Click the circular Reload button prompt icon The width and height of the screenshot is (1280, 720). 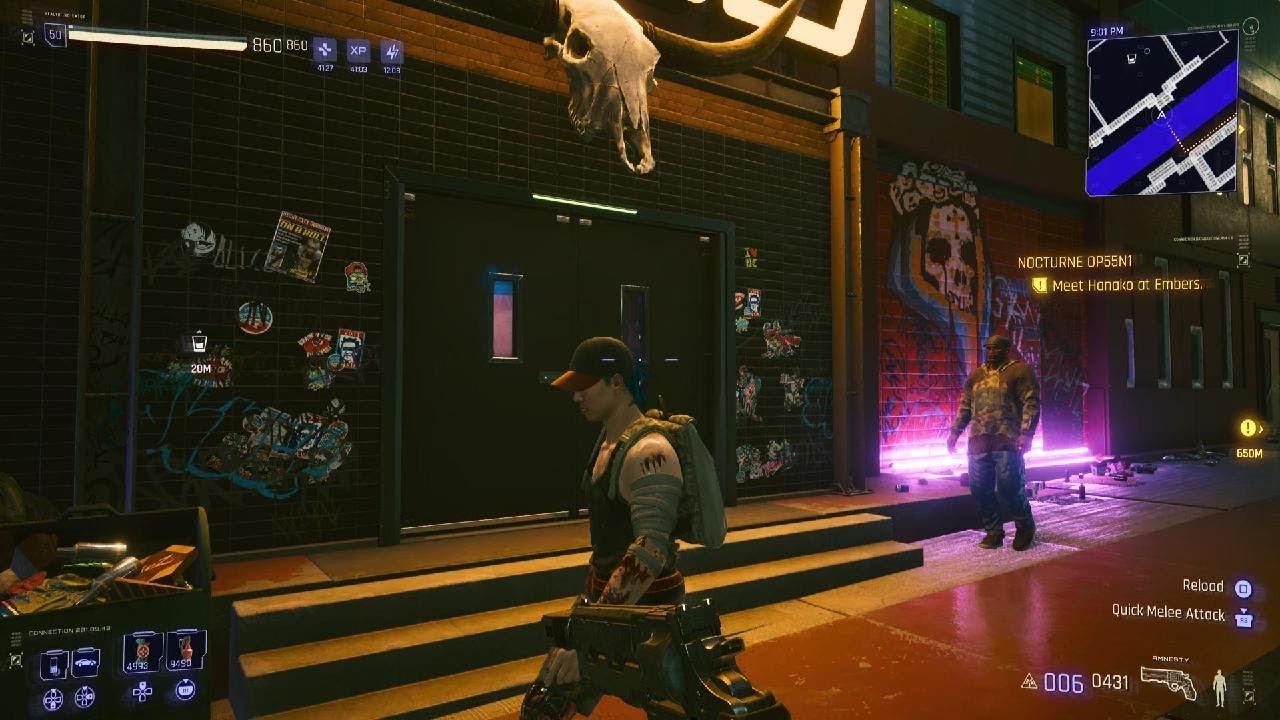(1245, 589)
